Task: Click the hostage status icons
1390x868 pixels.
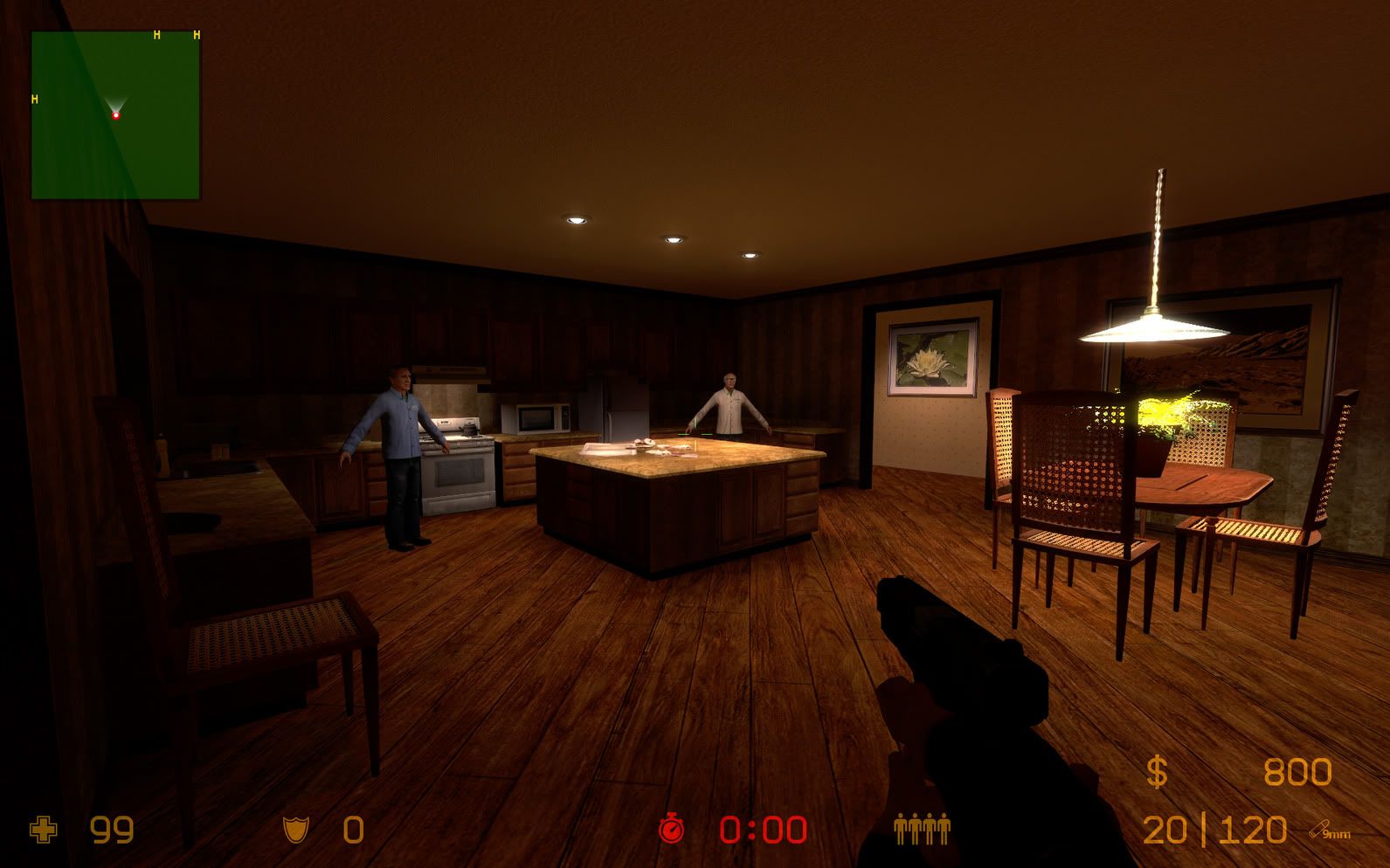Action: [x=921, y=828]
